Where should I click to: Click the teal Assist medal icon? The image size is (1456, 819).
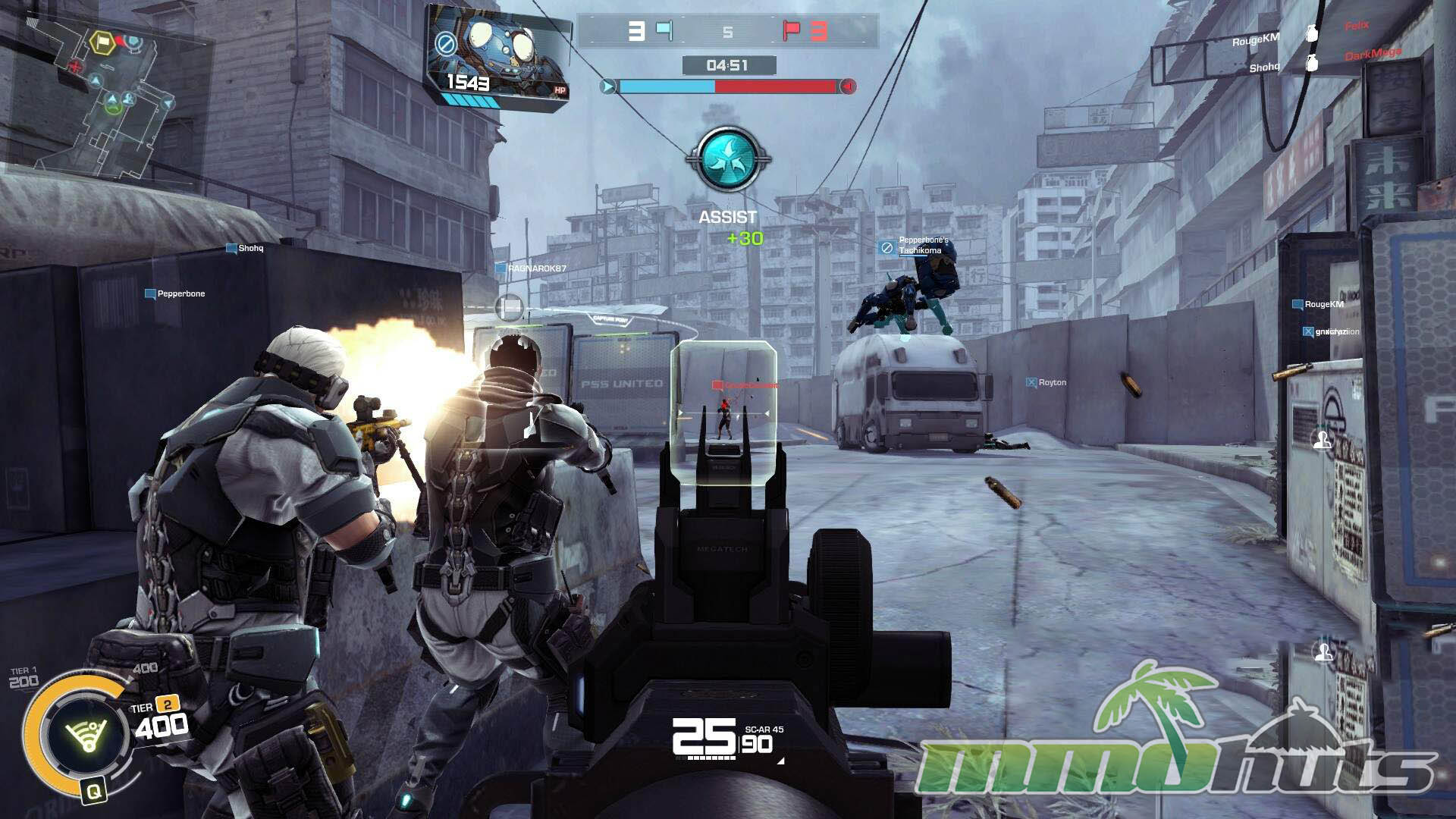727,158
